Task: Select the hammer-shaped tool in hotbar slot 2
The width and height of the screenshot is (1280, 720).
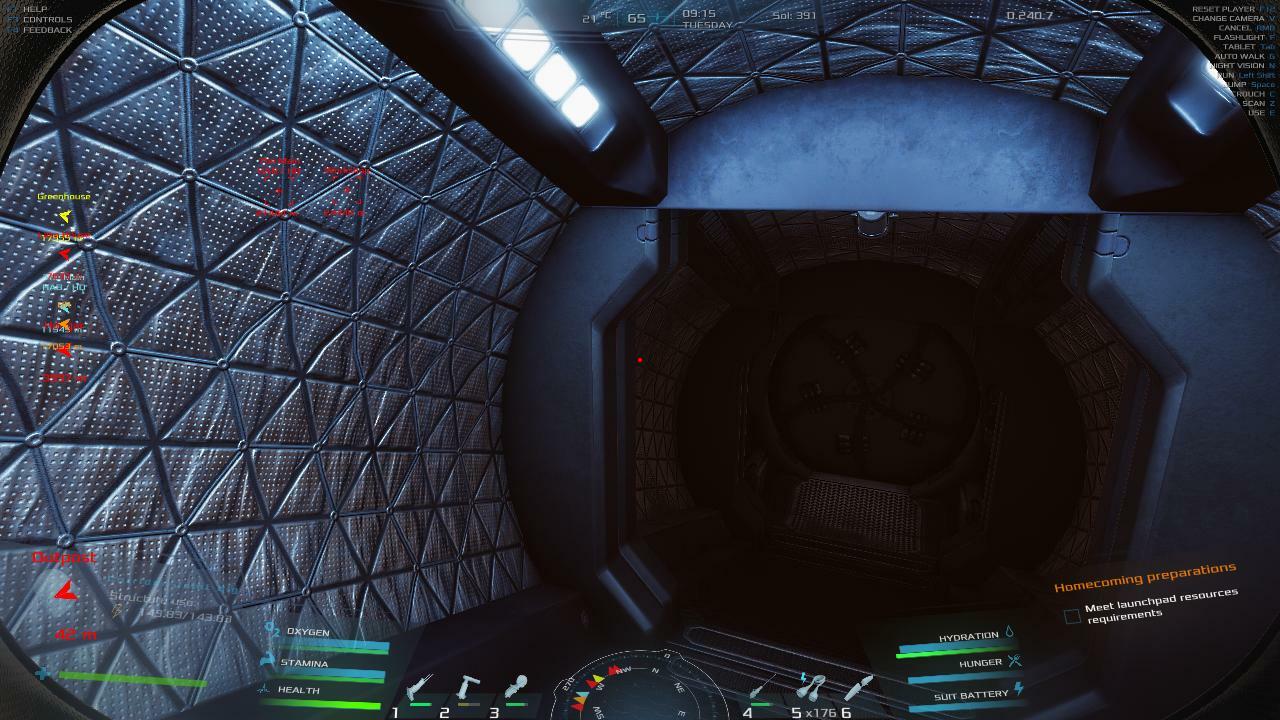Action: [x=468, y=689]
